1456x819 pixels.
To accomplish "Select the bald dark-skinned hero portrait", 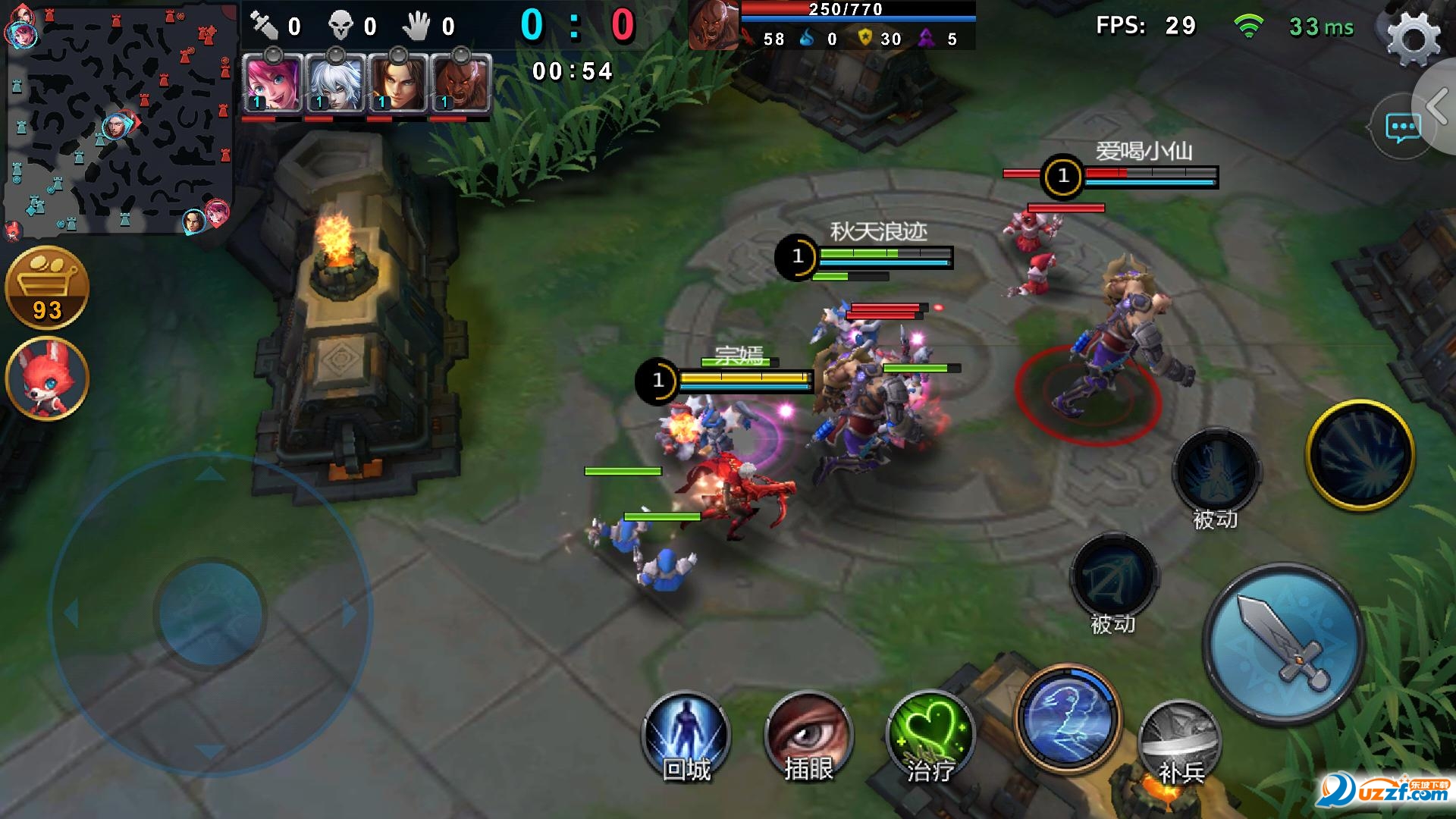I will [460, 84].
